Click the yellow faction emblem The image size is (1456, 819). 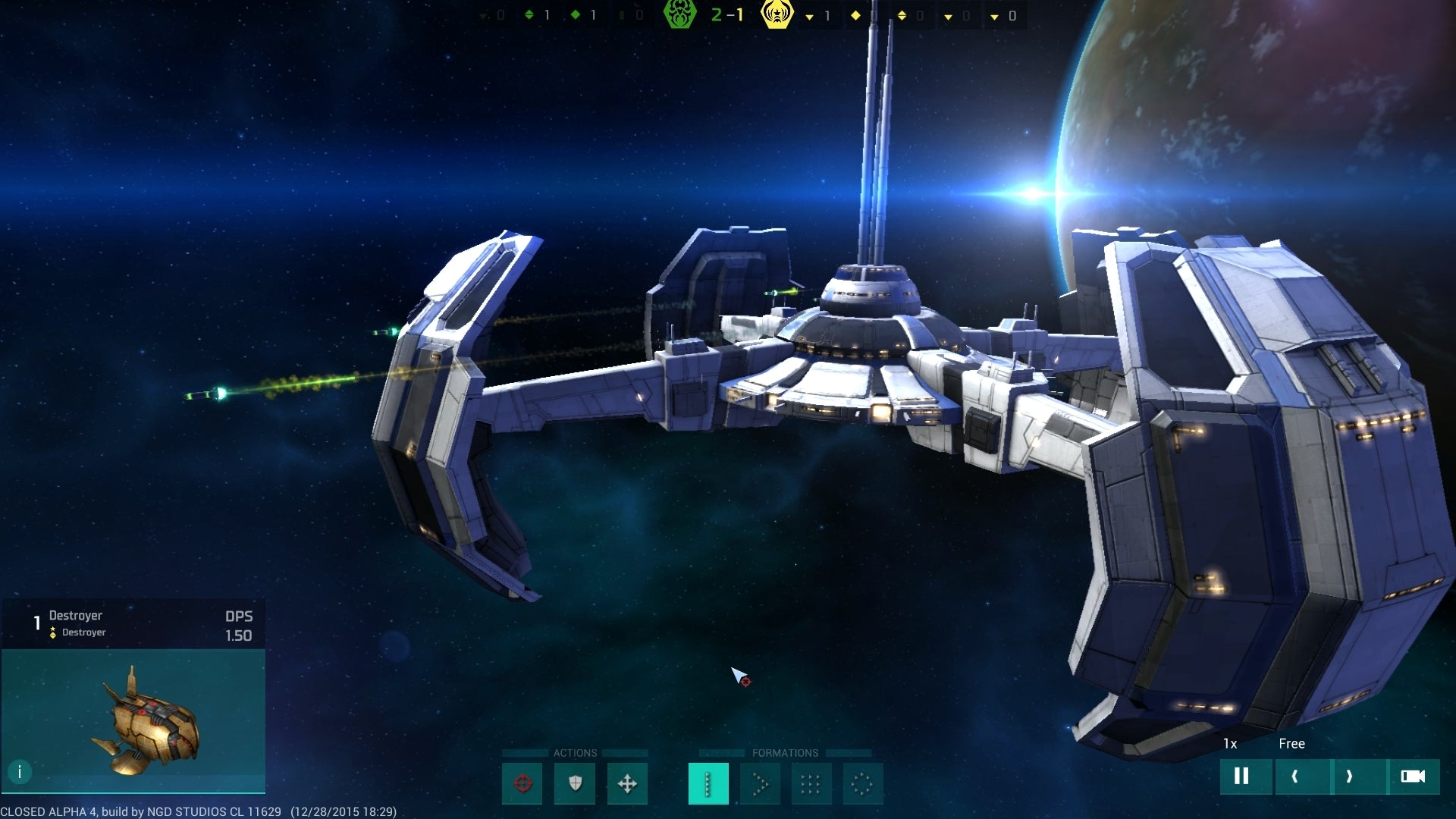click(777, 14)
